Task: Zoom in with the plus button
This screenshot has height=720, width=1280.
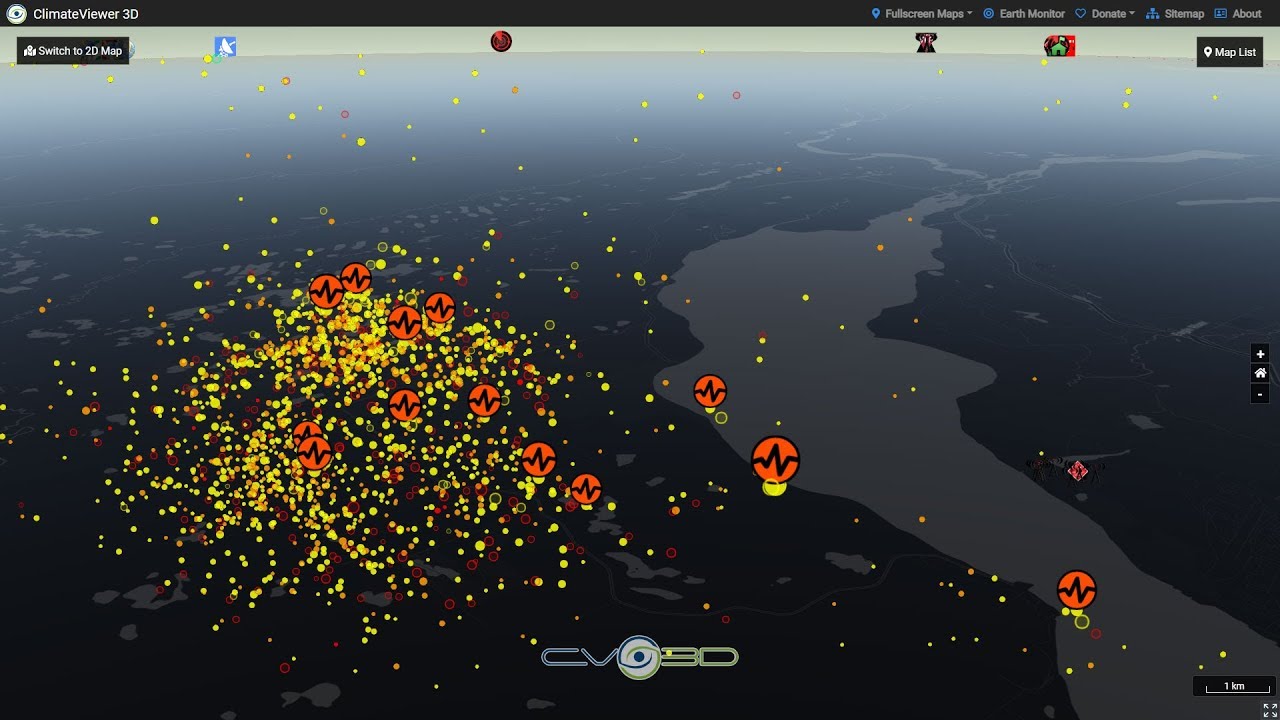Action: [x=1260, y=354]
